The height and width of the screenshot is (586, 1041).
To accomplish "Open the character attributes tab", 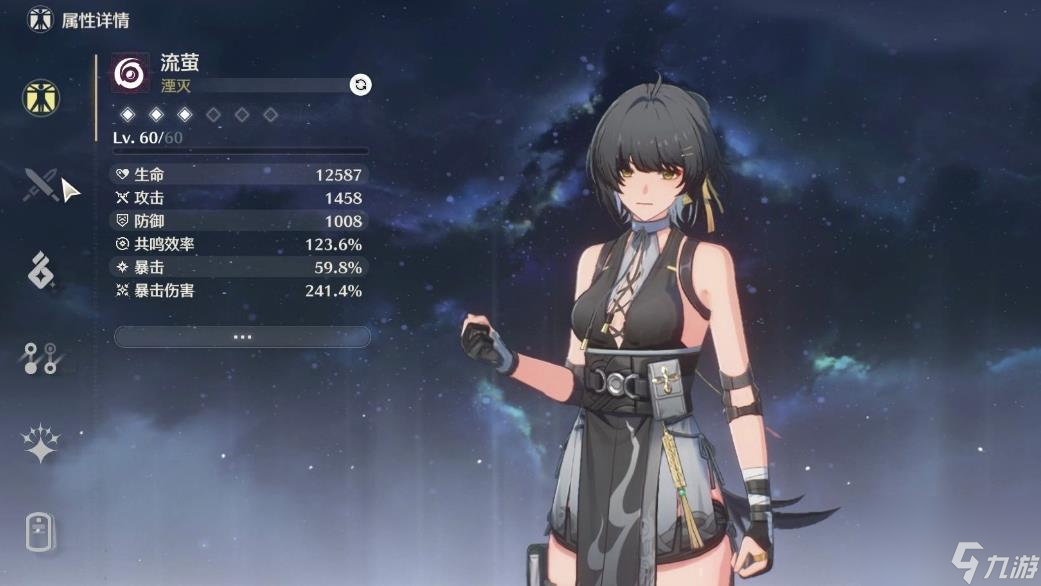I will click(41, 97).
